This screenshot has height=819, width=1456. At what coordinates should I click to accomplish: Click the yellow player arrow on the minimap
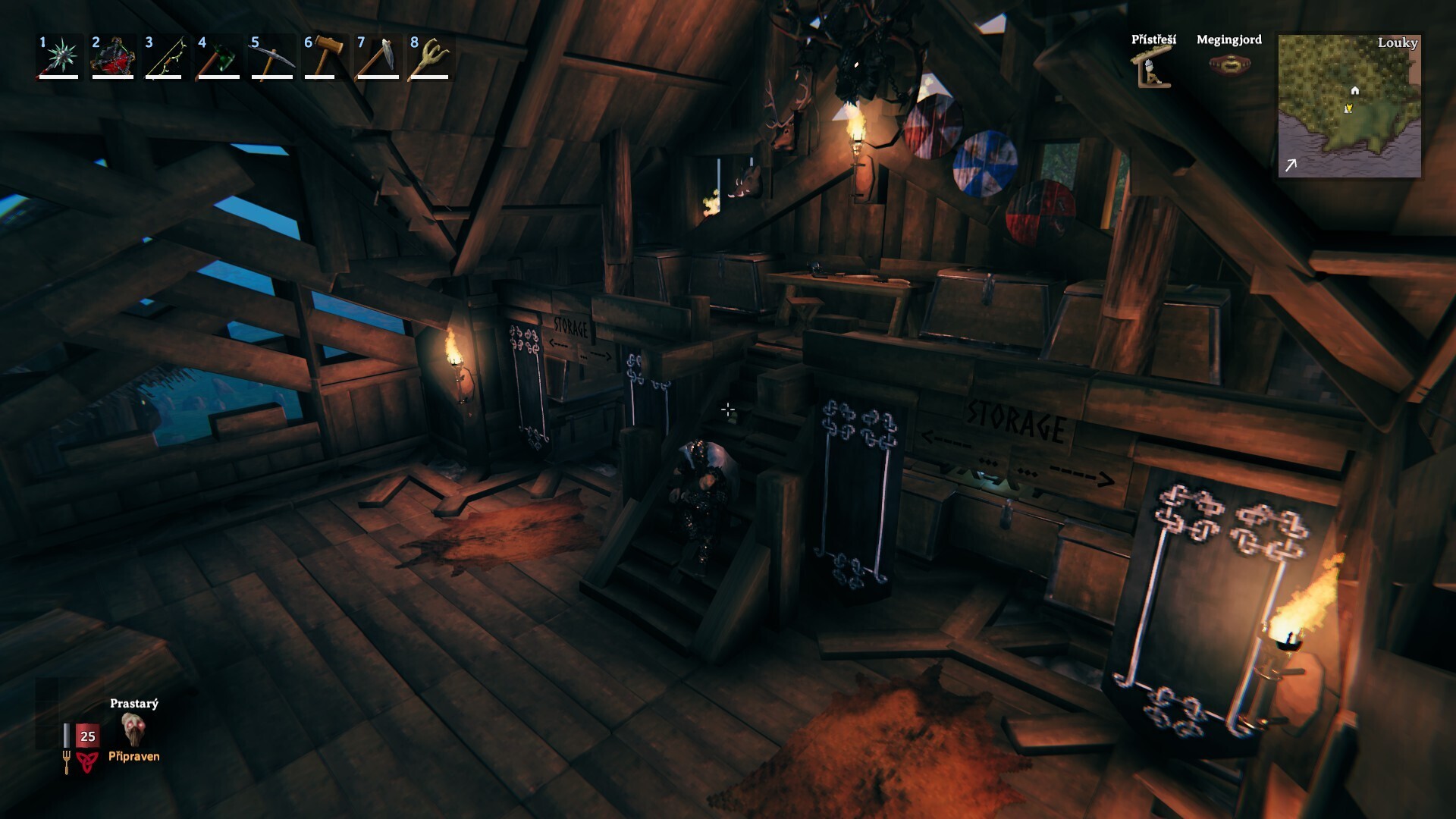coord(1348,108)
